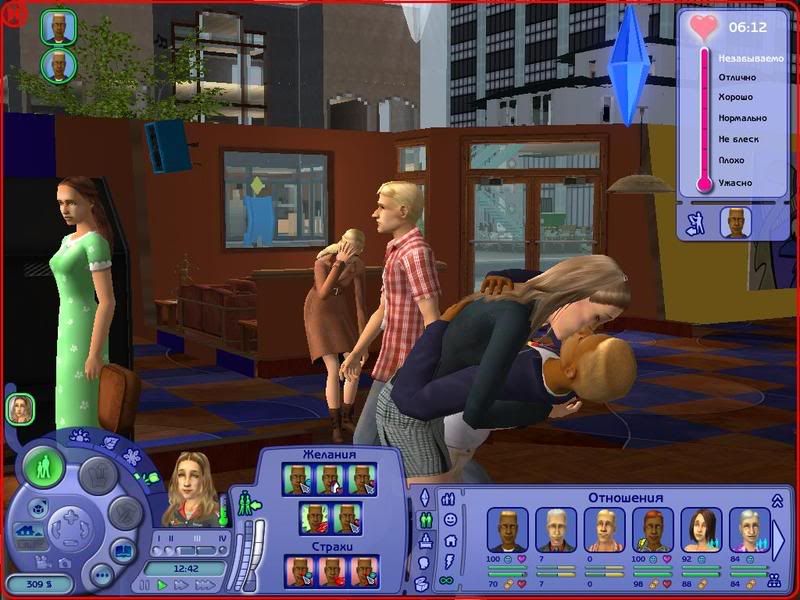
Task: Pause the game with the pause button
Action: [146, 585]
